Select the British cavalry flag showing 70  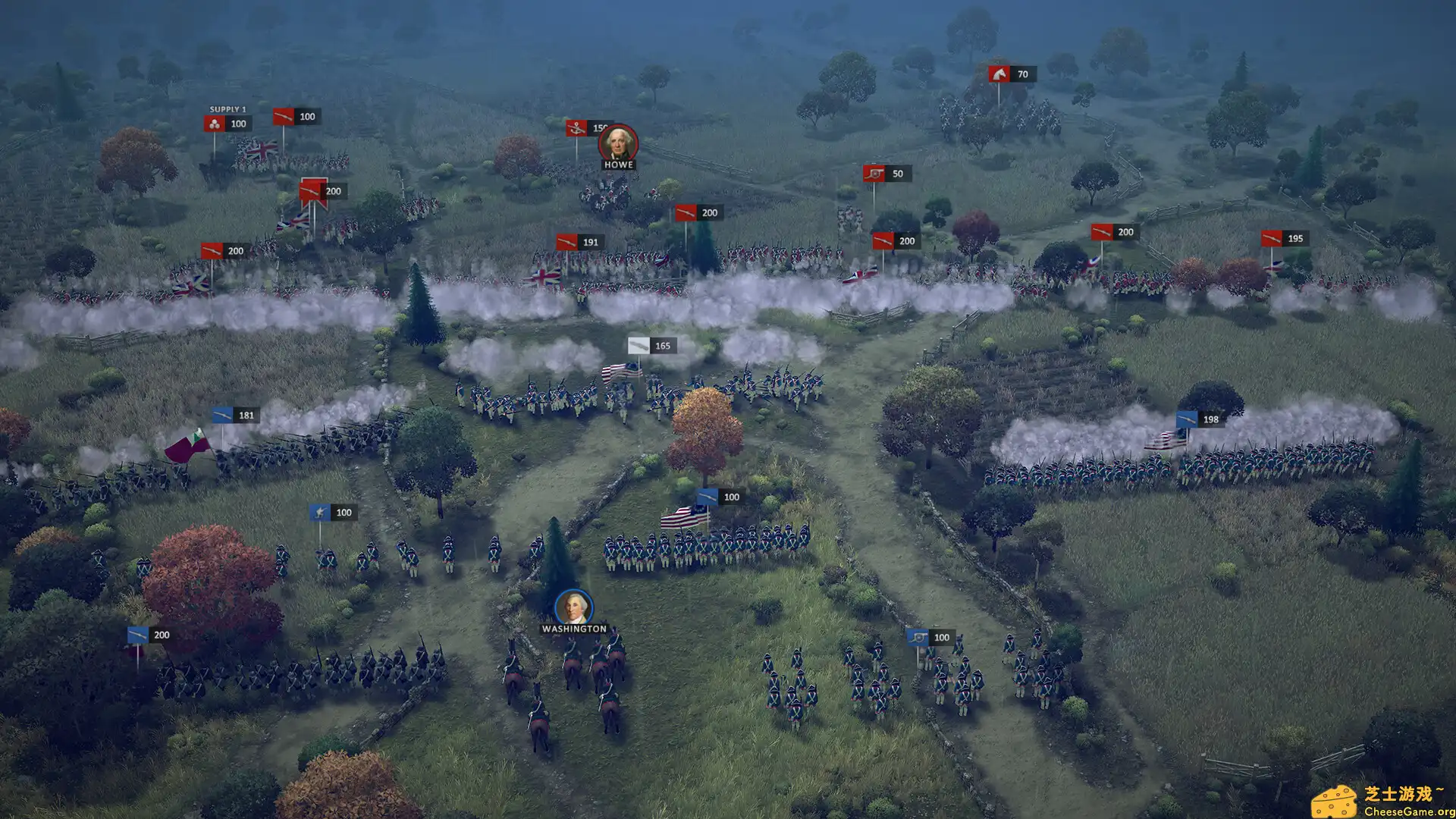coord(999,74)
